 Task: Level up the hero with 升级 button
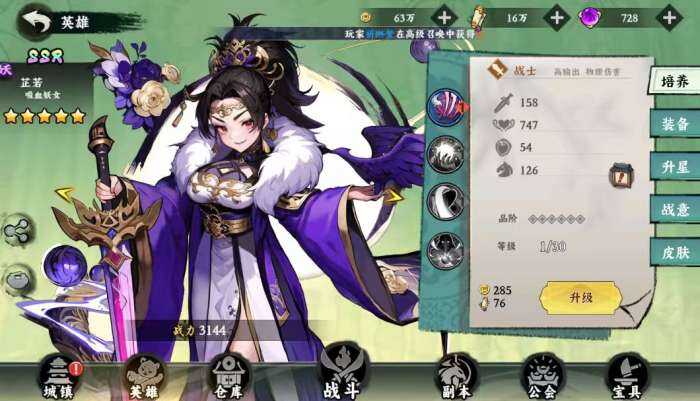pyautogui.click(x=581, y=297)
